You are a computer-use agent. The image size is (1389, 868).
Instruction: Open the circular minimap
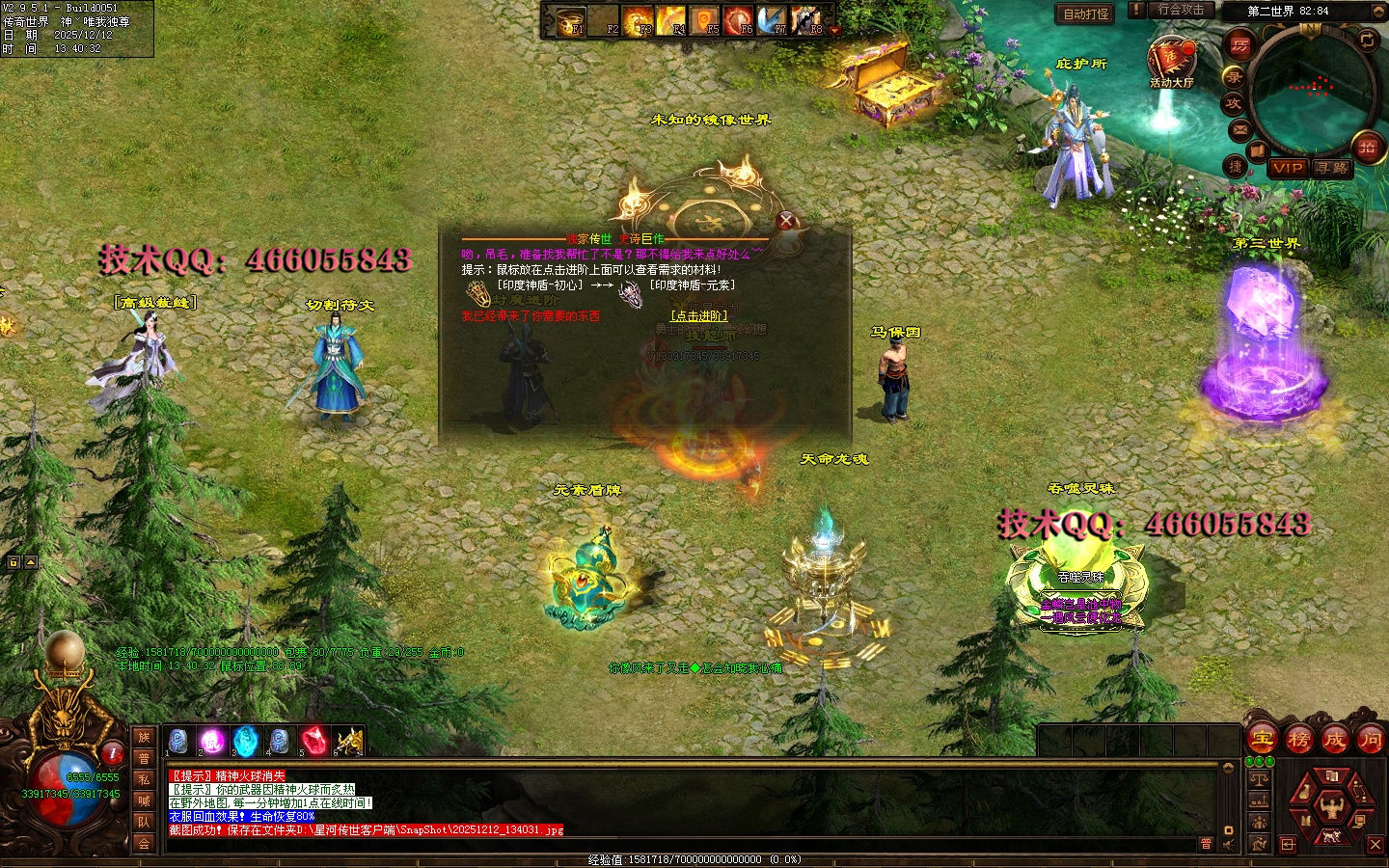1314,89
